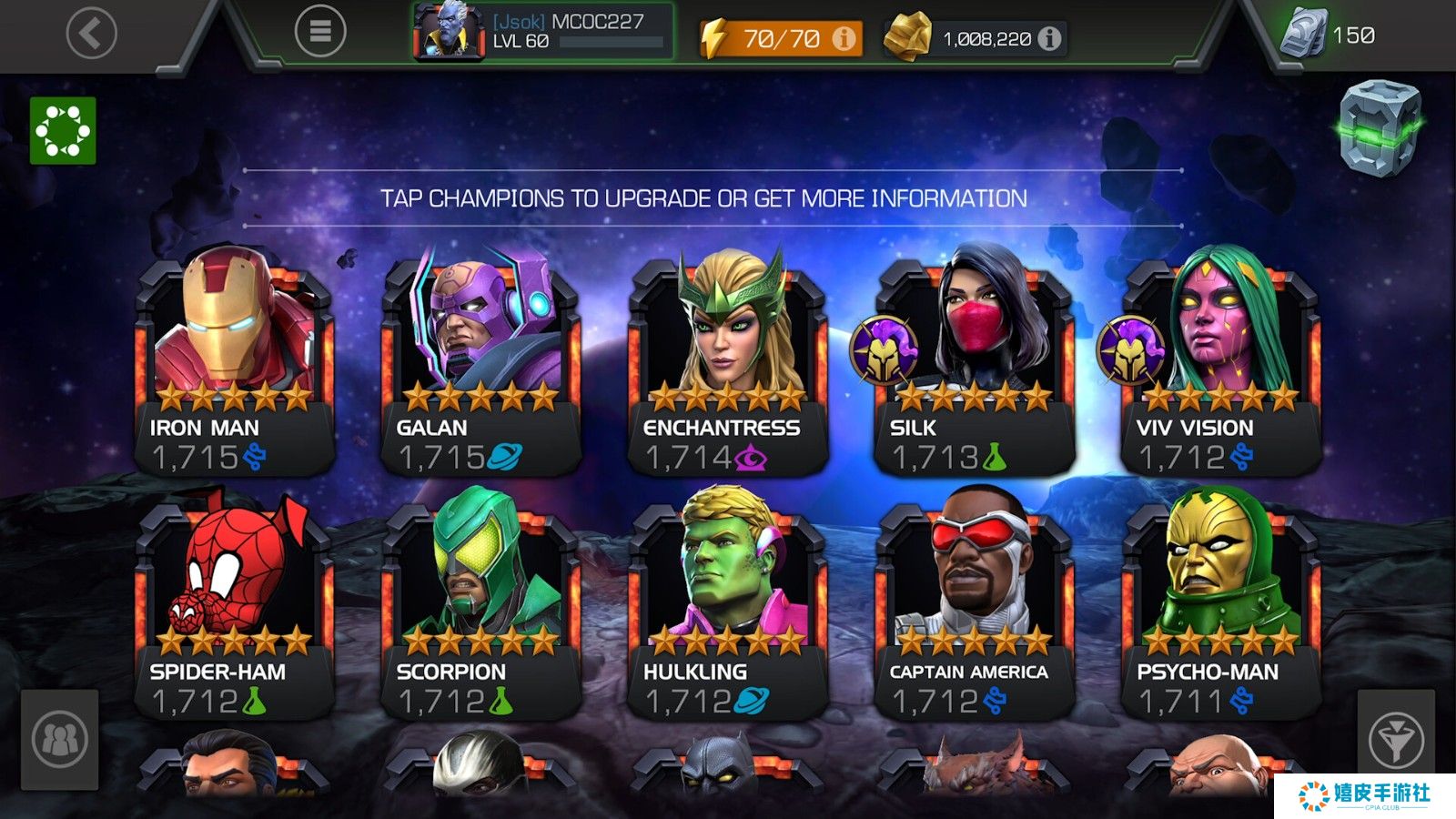
Task: Open the Hulkling champion card
Action: tap(727, 608)
